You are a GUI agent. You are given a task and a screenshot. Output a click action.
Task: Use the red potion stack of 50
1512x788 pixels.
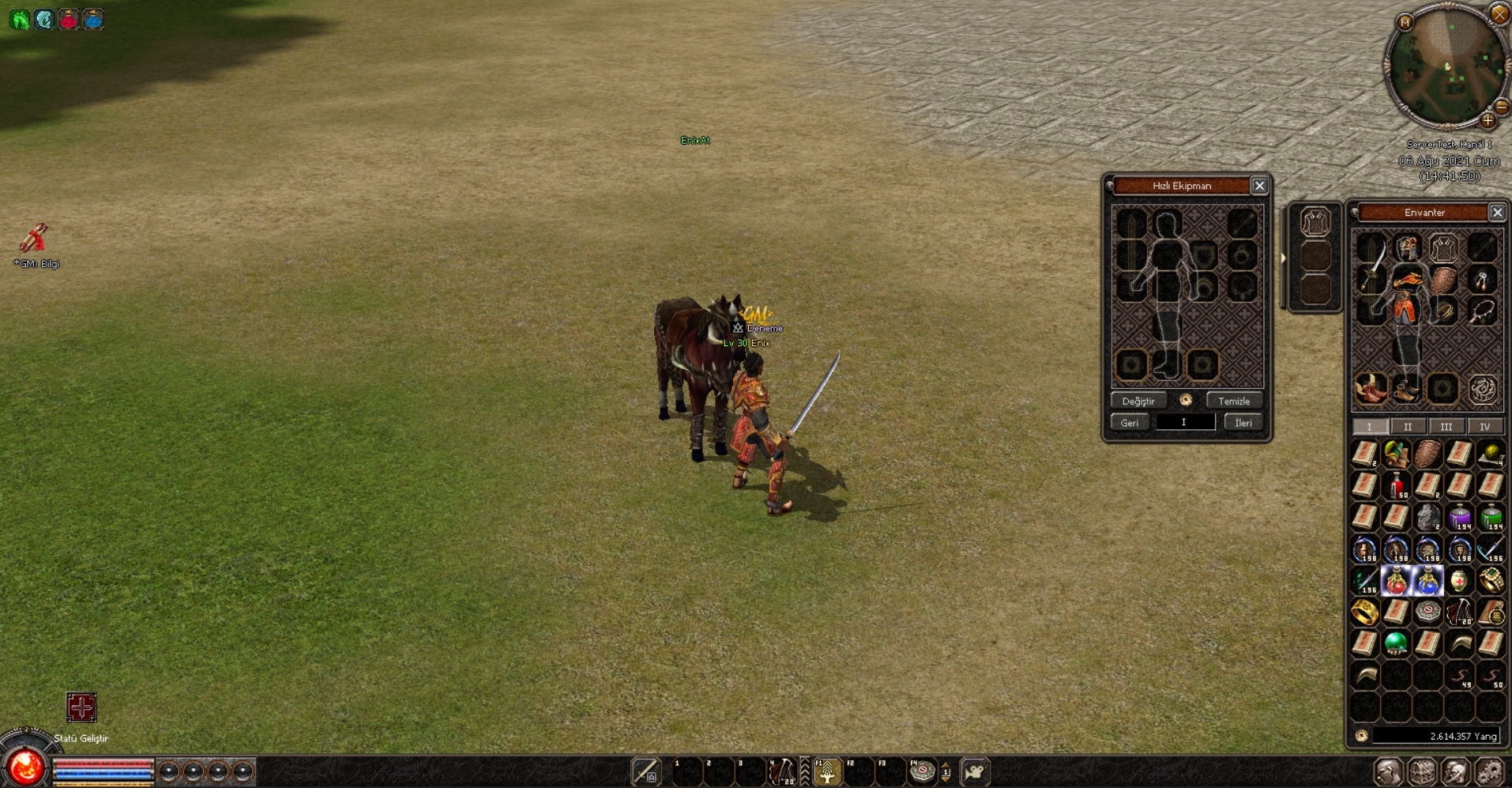(x=1397, y=485)
